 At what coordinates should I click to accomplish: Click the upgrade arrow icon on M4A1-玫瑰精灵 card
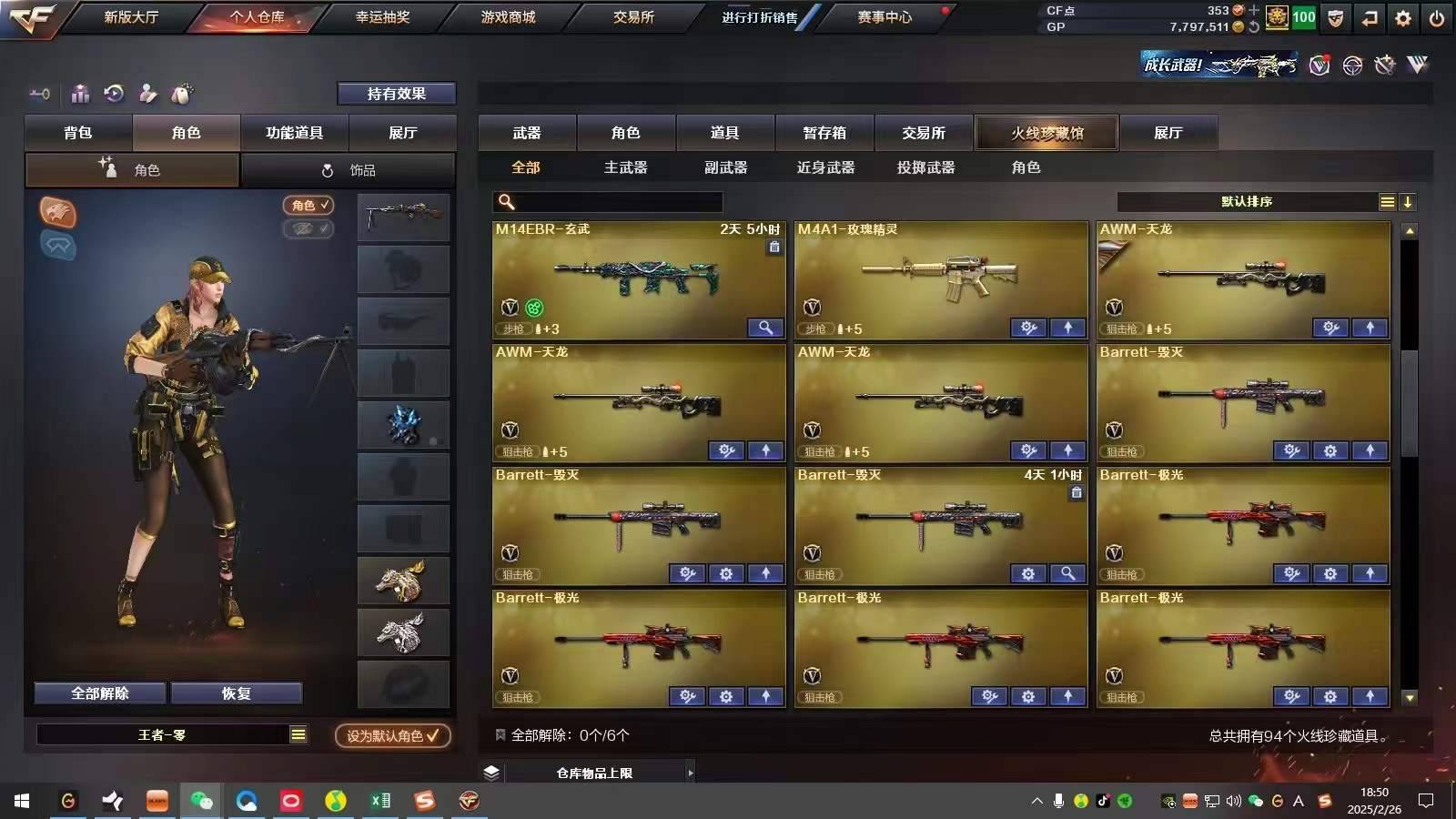1067,328
